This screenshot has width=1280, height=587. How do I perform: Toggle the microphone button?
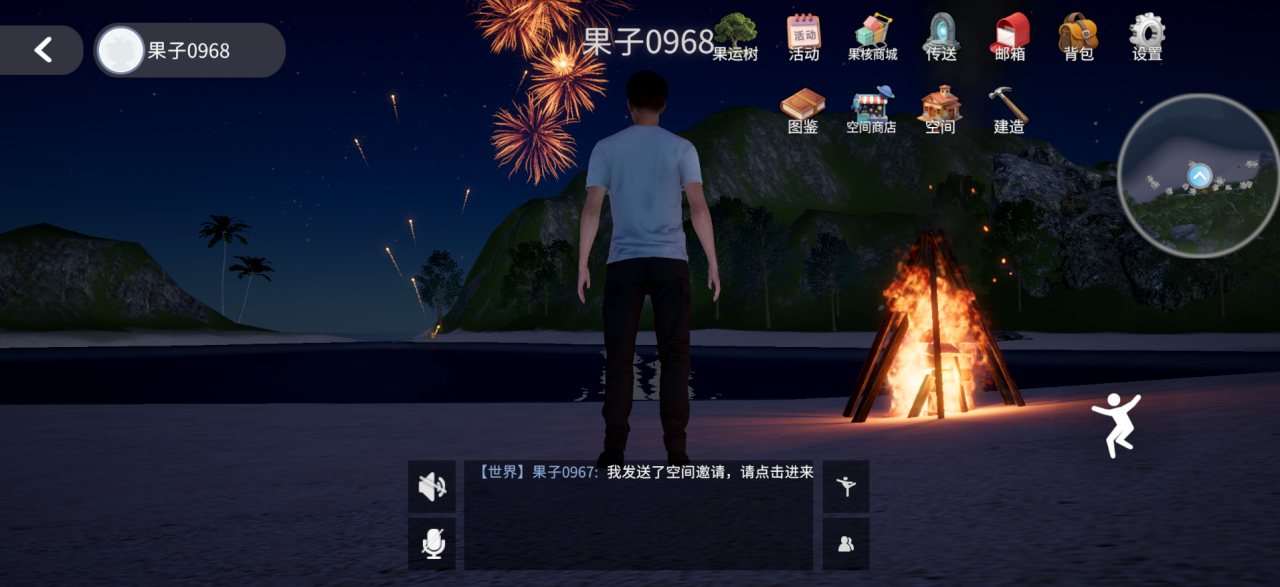pos(432,543)
